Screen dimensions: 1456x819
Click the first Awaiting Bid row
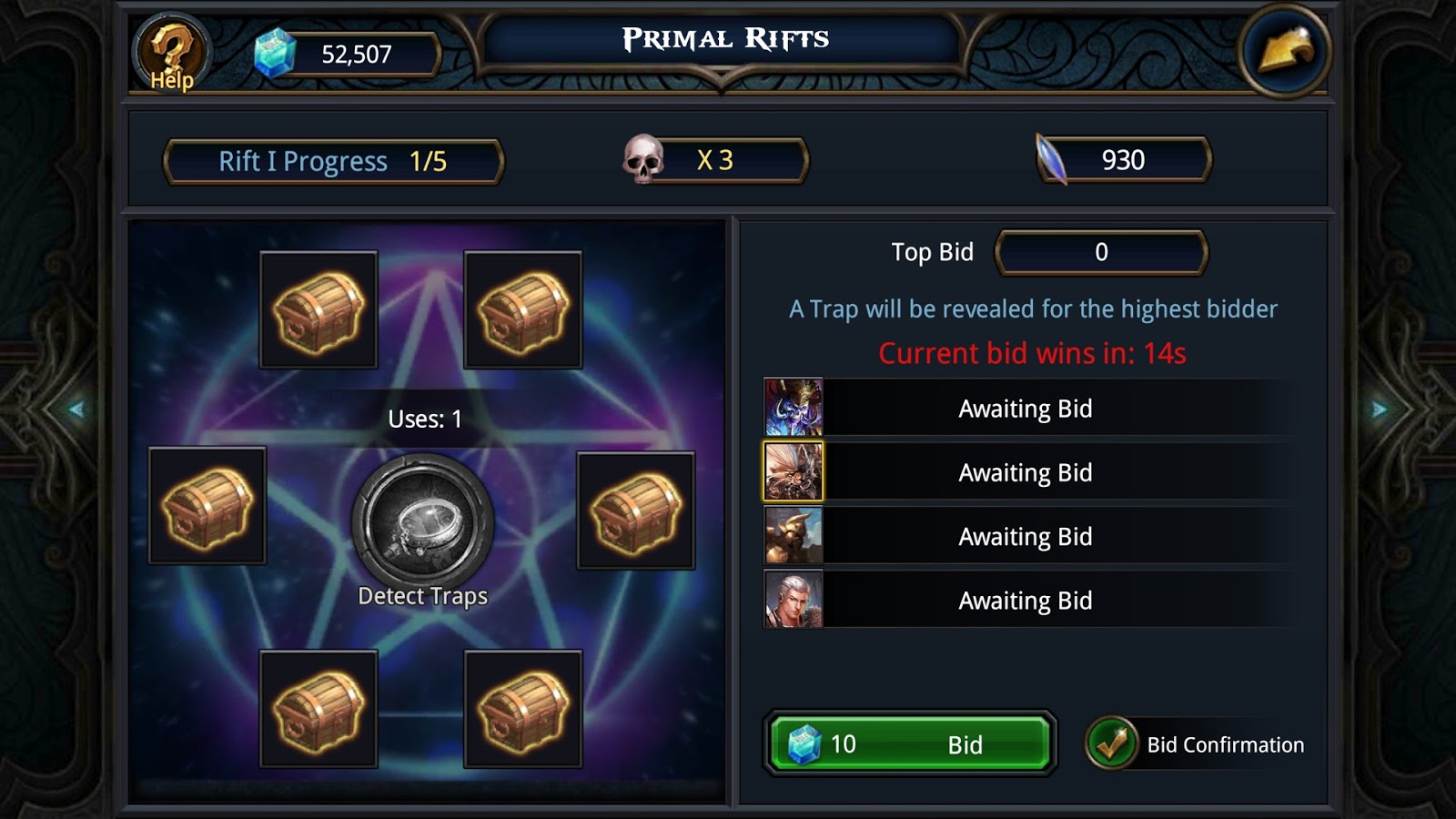pos(1024,409)
